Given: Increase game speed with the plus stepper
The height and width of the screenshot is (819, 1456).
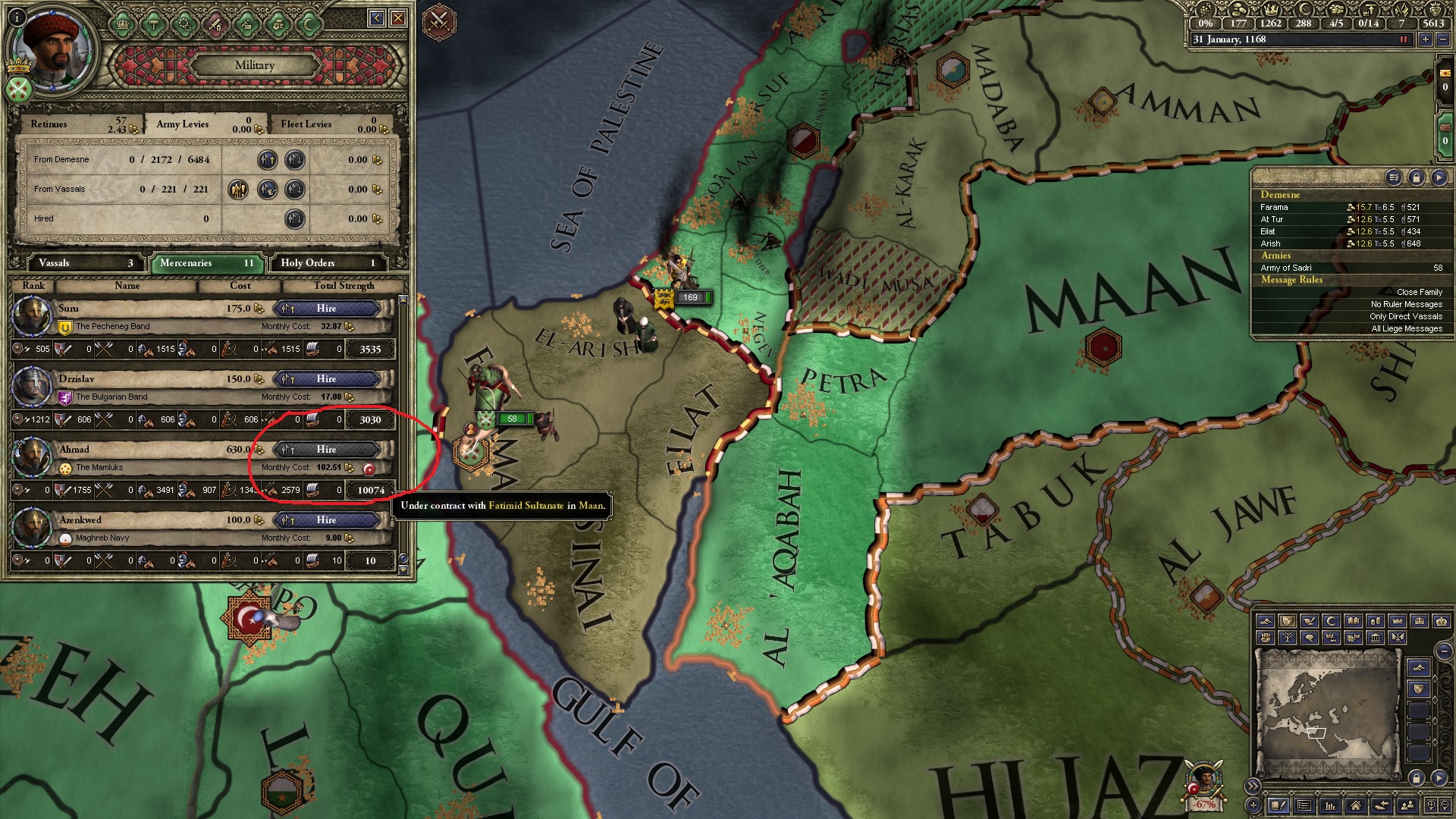Looking at the screenshot, I should pos(1425,39).
